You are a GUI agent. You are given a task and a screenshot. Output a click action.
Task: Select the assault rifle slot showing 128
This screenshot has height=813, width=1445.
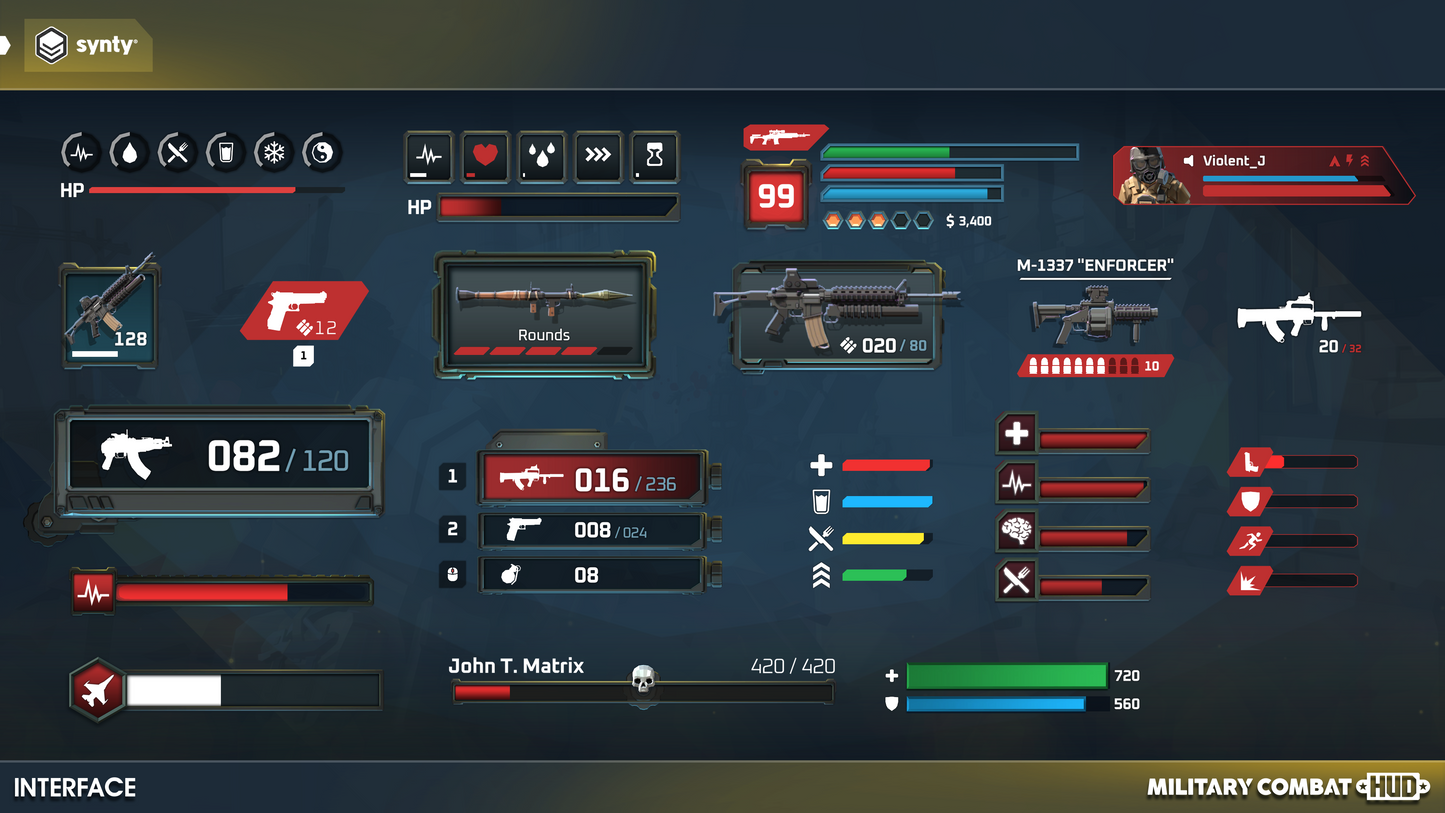(110, 315)
